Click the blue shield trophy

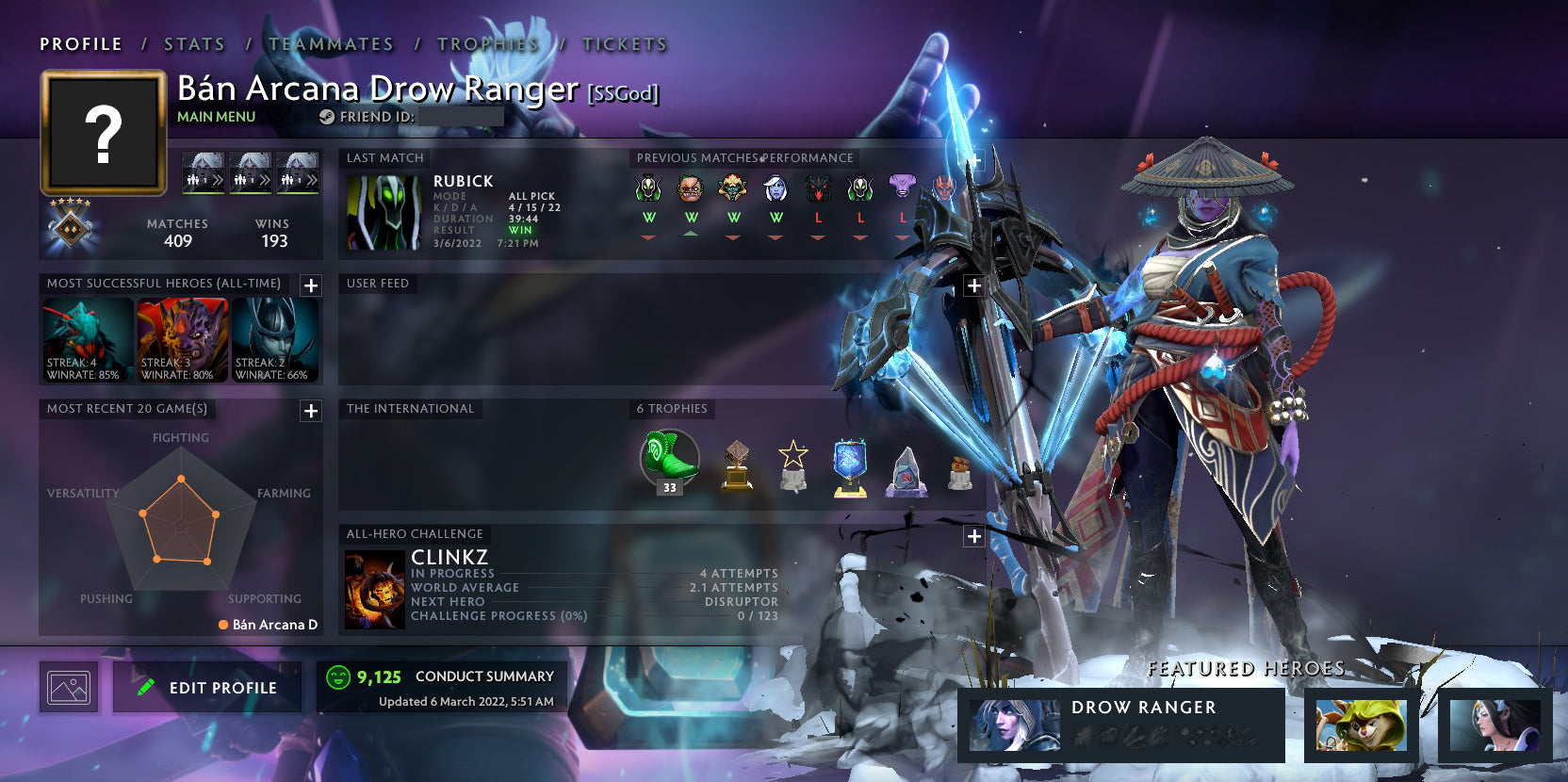coord(849,462)
